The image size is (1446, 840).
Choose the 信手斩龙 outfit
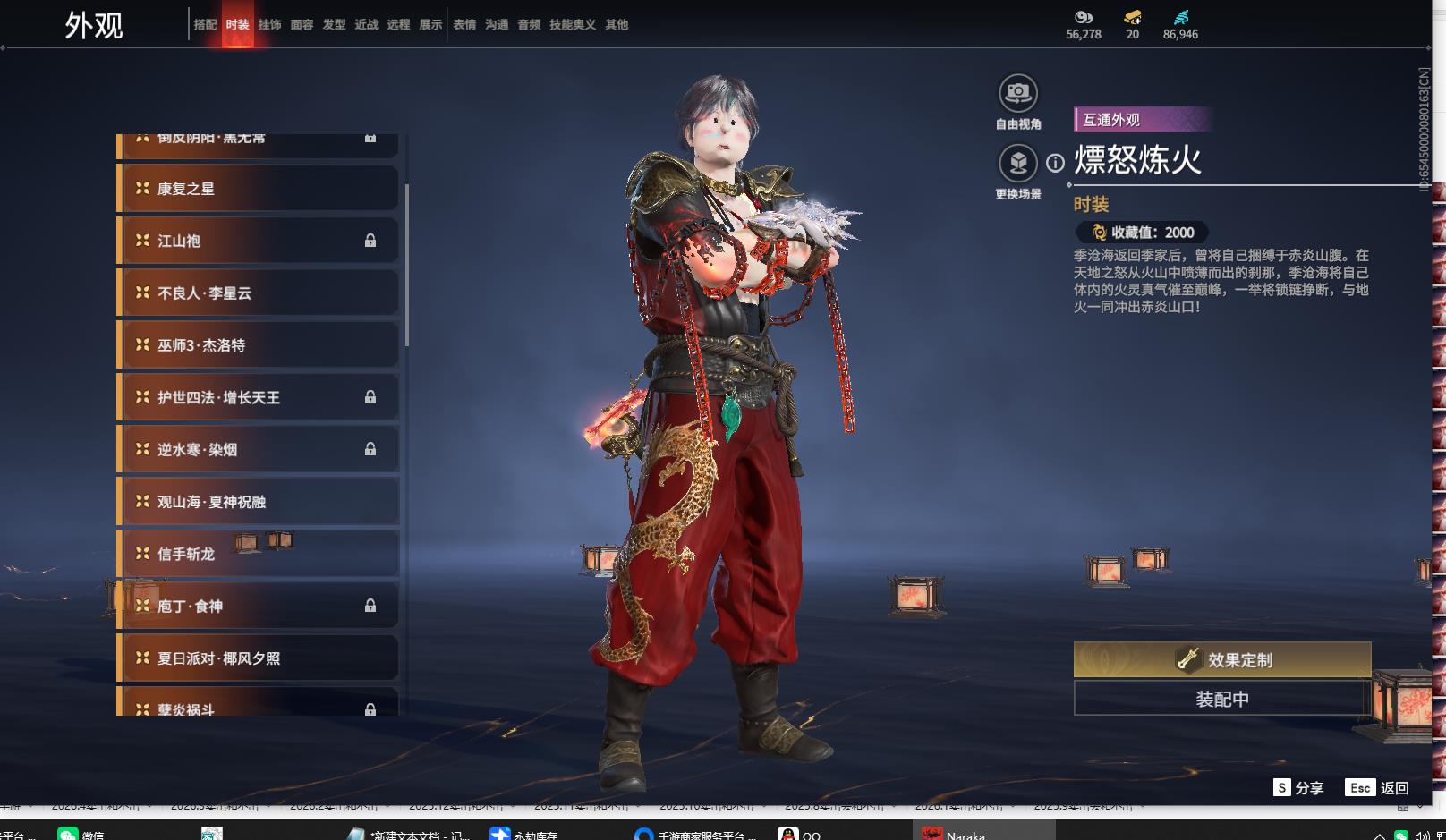pyautogui.click(x=259, y=554)
